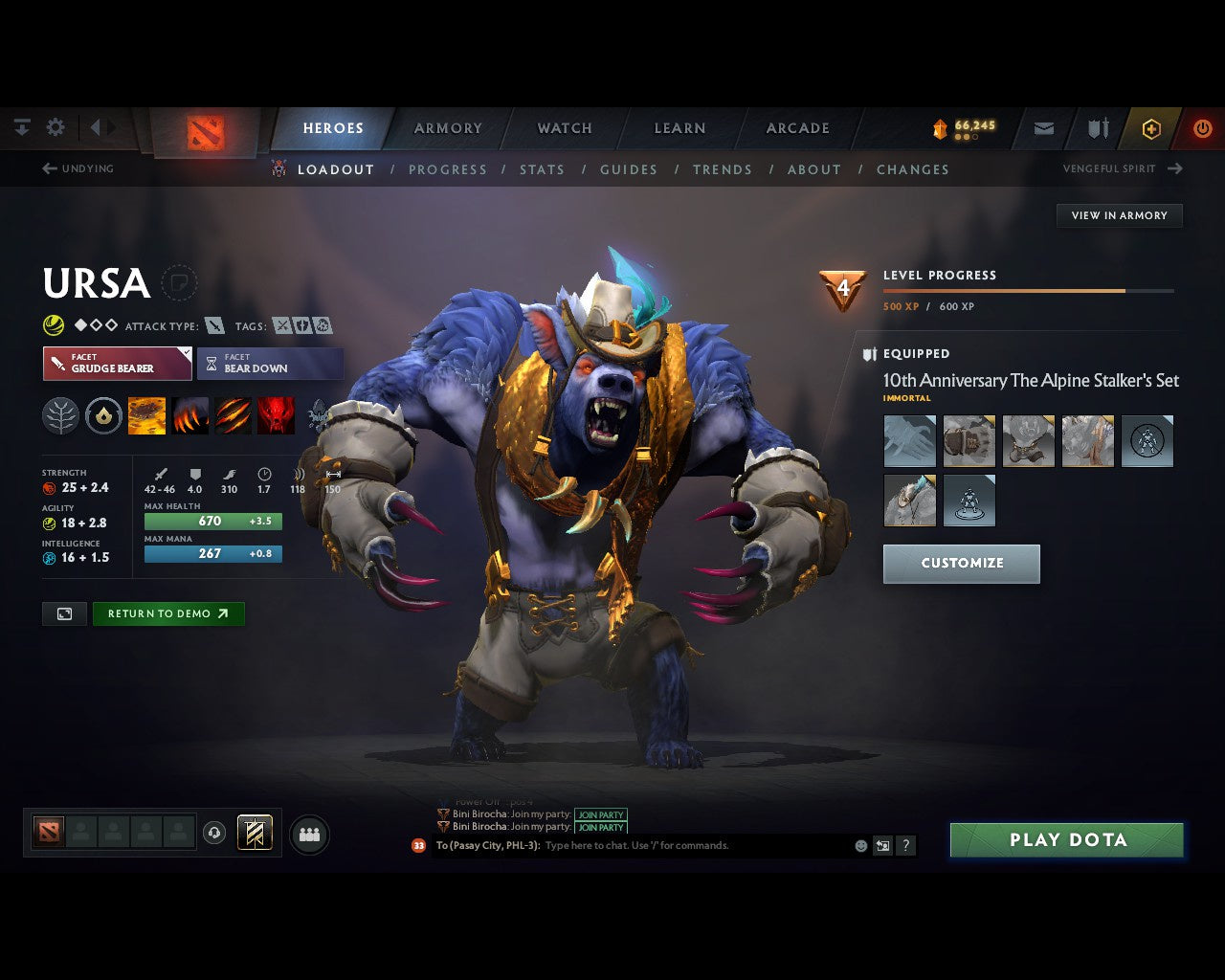1225x980 pixels.
Task: Open the Changes section
Action: click(x=912, y=169)
